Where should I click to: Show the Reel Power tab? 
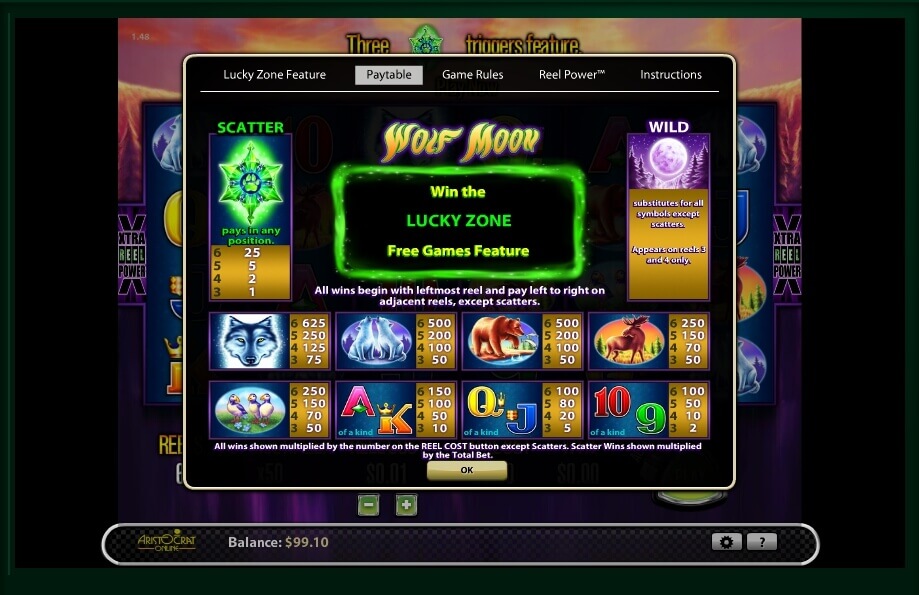571,75
